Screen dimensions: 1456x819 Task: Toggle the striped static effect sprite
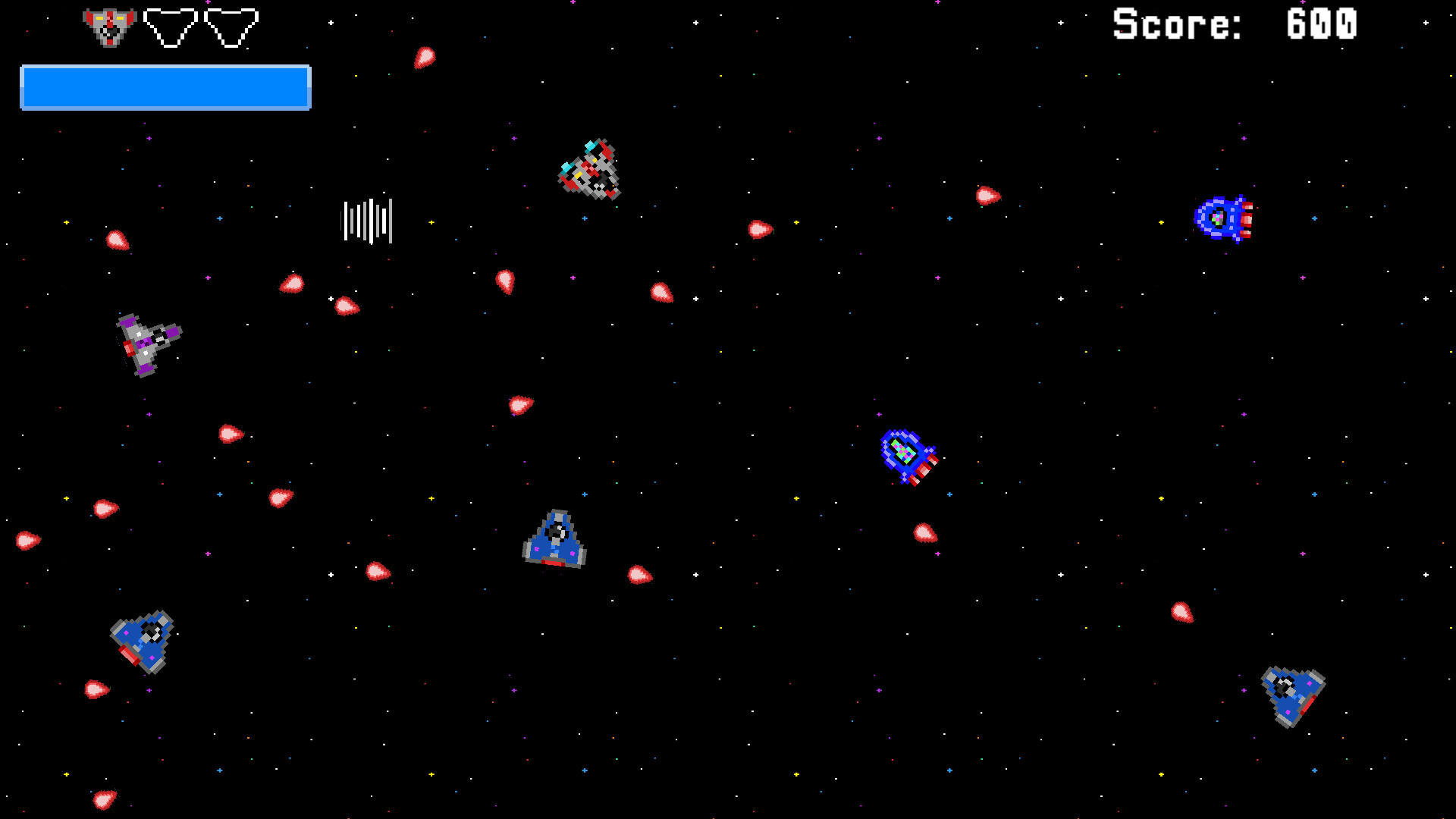(368, 220)
